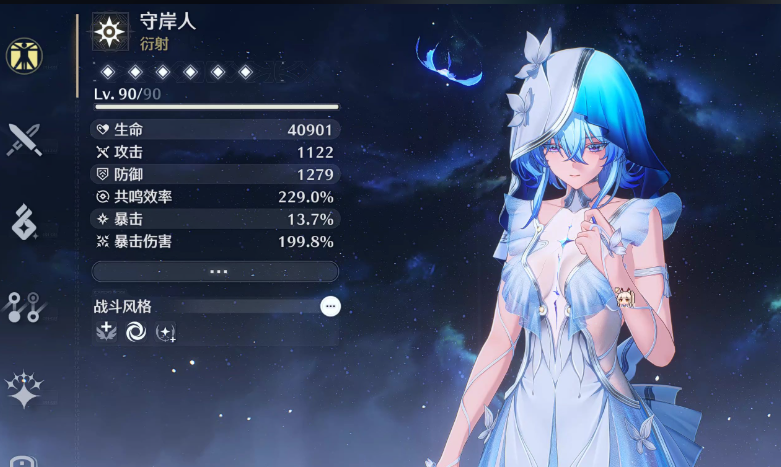Select the 生命 HP stat row
Image resolution: width=781 pixels, height=467 pixels.
pos(215,129)
